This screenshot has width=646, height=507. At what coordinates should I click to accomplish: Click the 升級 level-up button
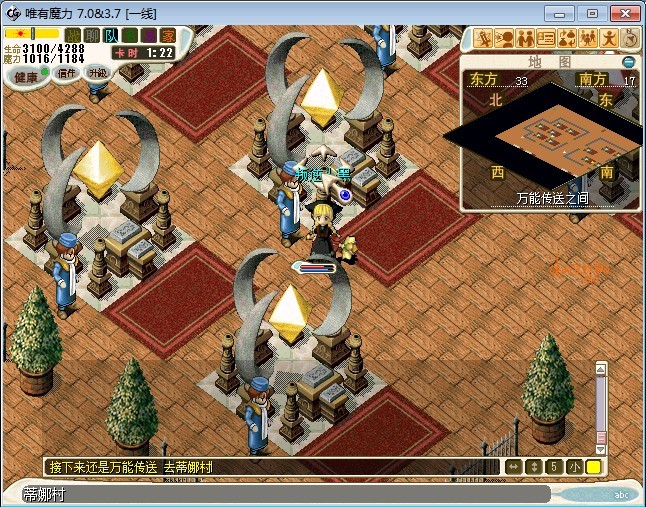click(x=98, y=73)
